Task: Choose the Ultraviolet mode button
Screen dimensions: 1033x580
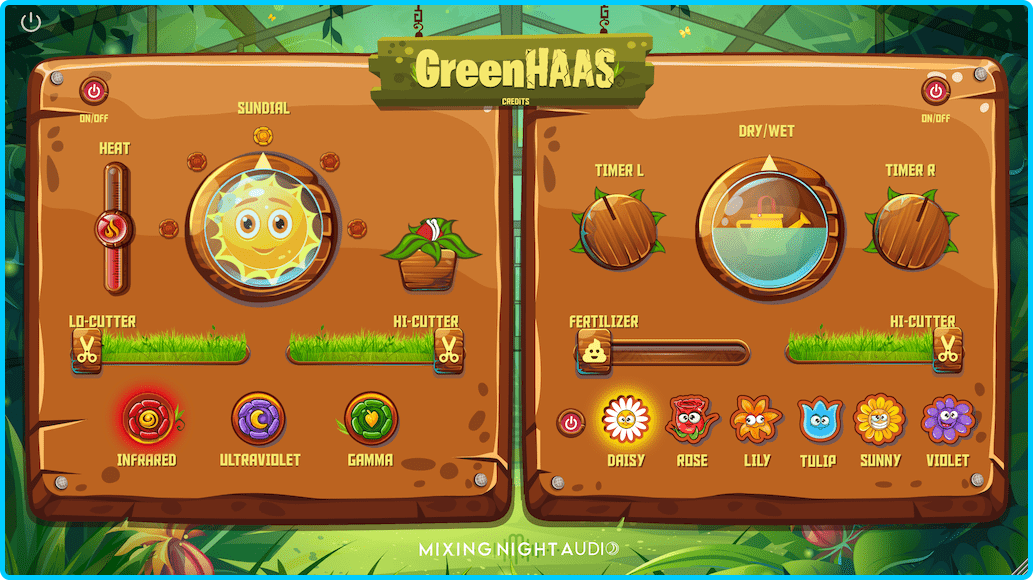Action: [x=258, y=418]
